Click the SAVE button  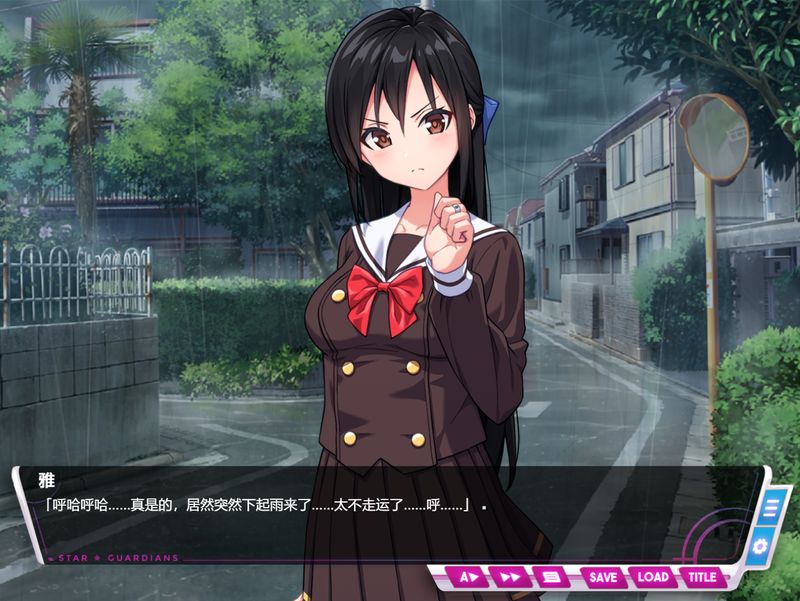[603, 577]
